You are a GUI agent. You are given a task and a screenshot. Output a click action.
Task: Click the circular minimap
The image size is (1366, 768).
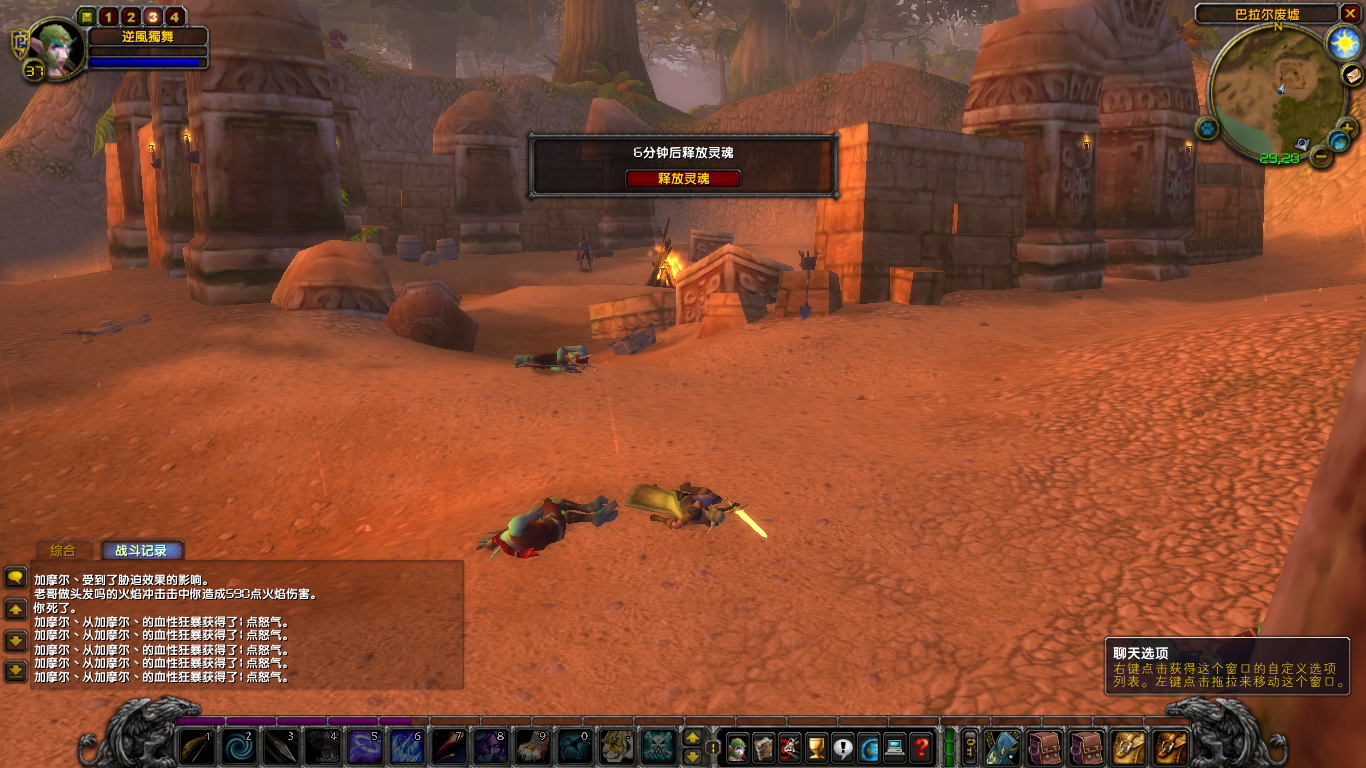click(x=1277, y=91)
